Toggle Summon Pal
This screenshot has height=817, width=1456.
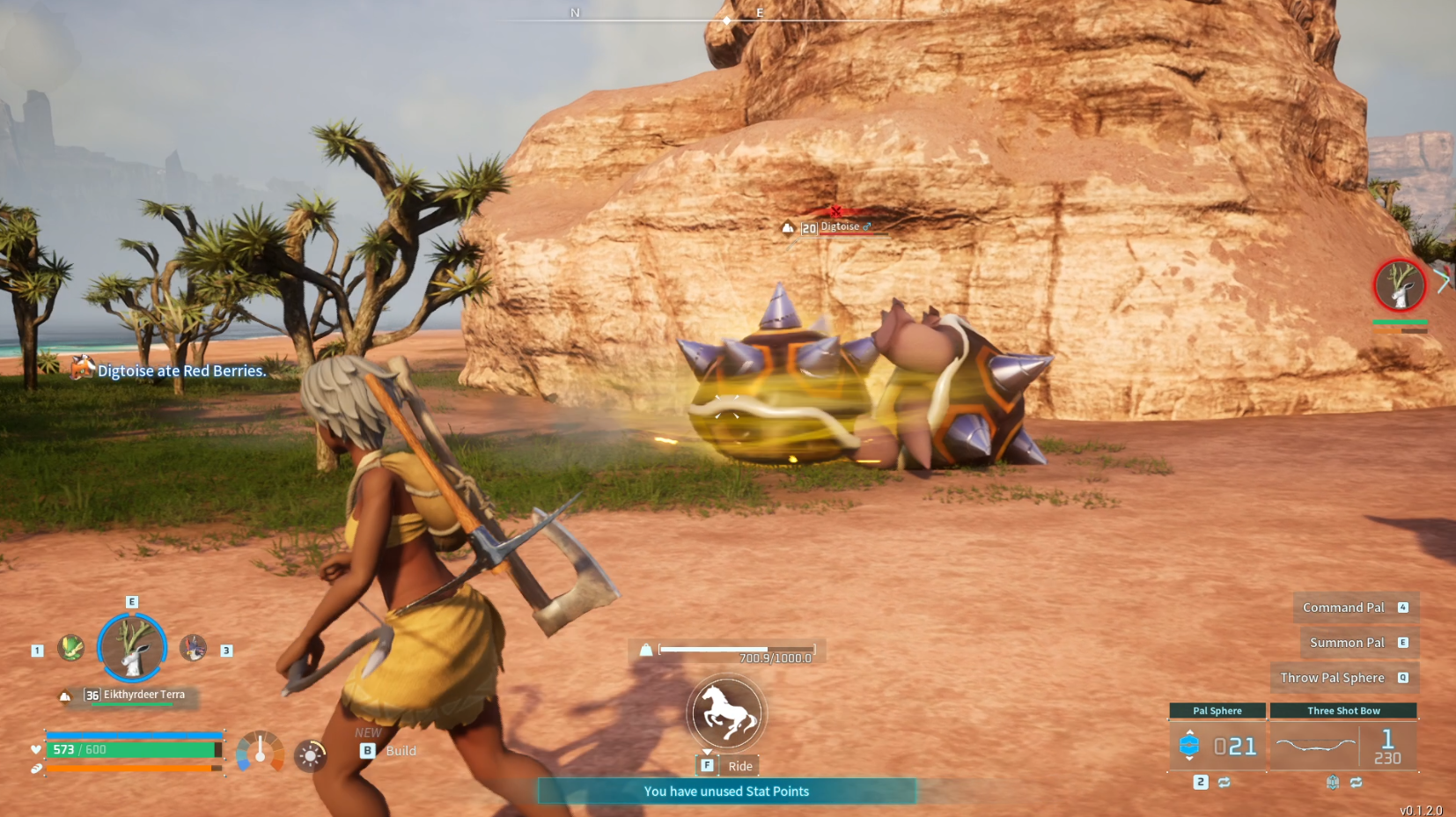click(x=1347, y=642)
